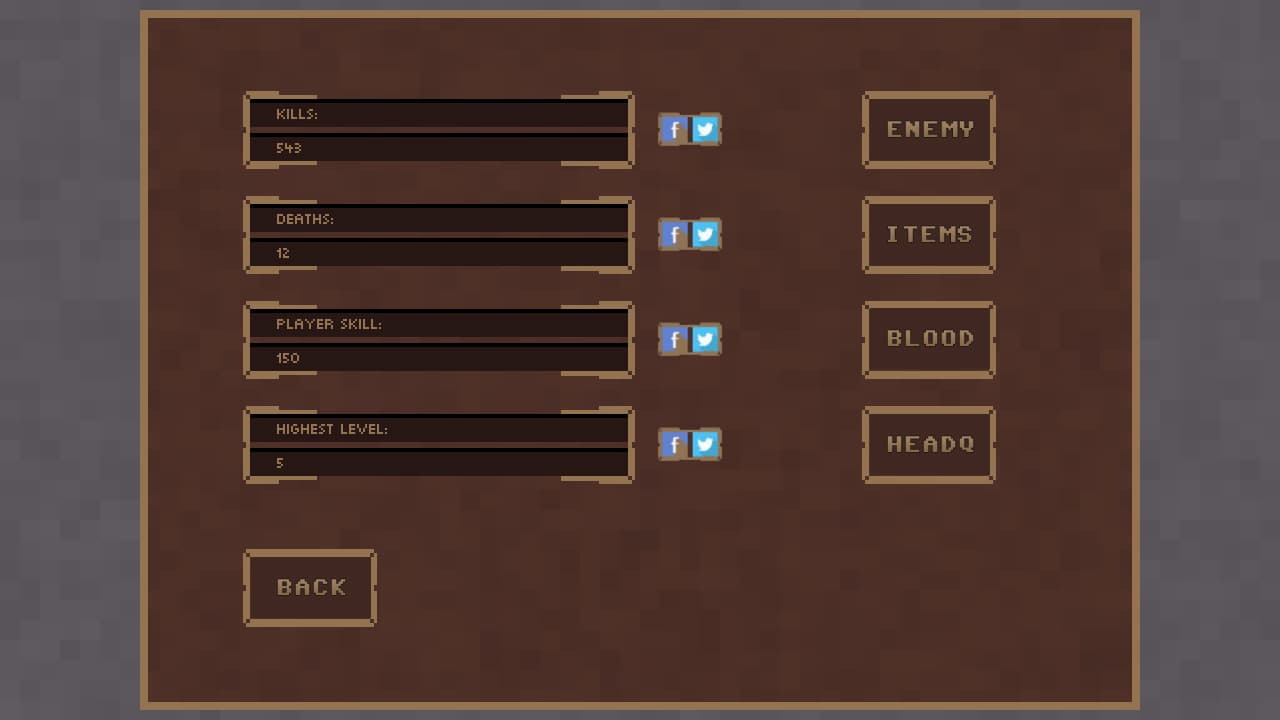The image size is (1280, 720).
Task: Share kills count on Twitter
Action: 705,129
